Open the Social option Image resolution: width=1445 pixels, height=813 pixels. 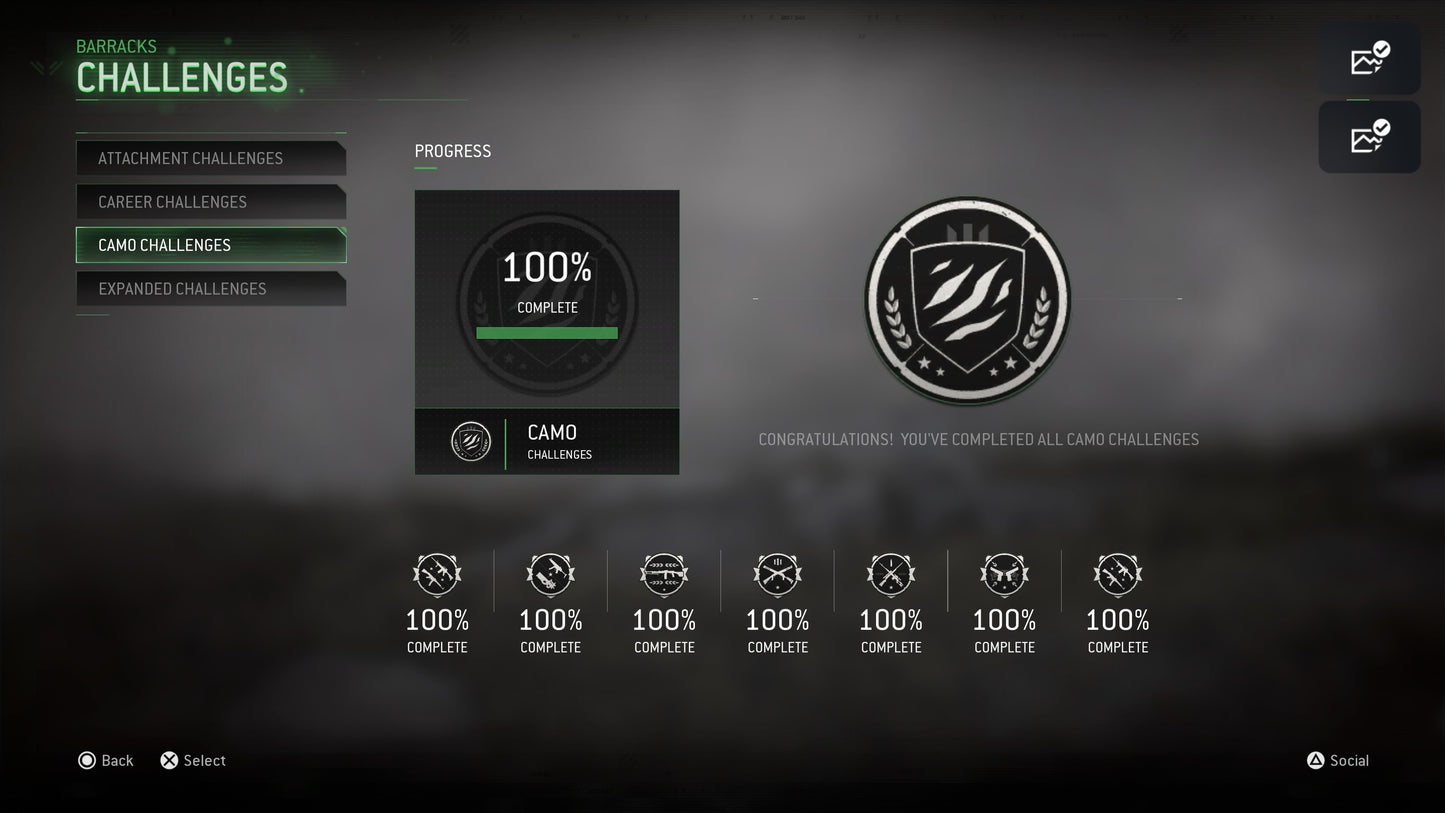pos(1338,760)
